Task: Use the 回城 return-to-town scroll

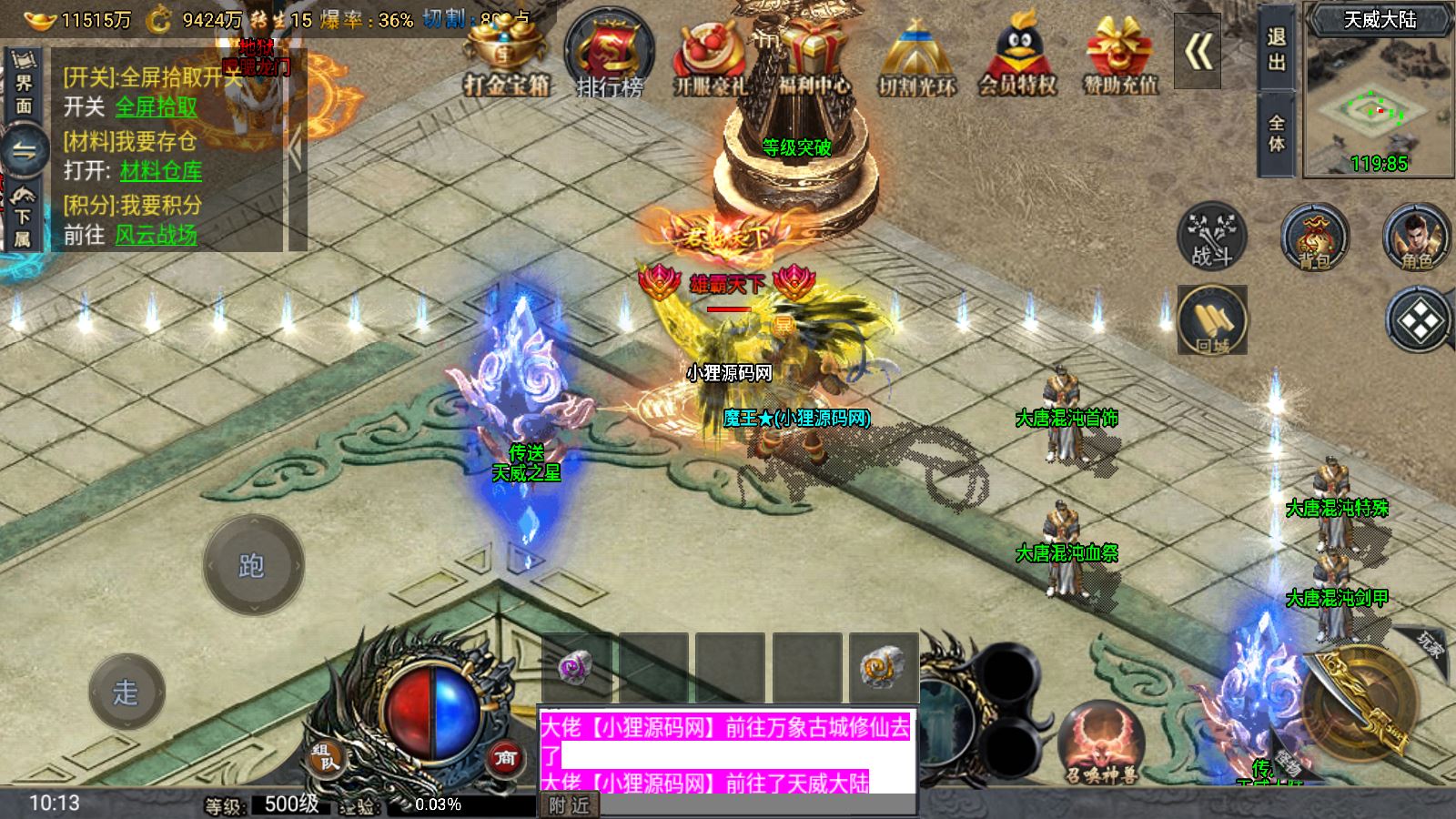Action: click(1212, 320)
